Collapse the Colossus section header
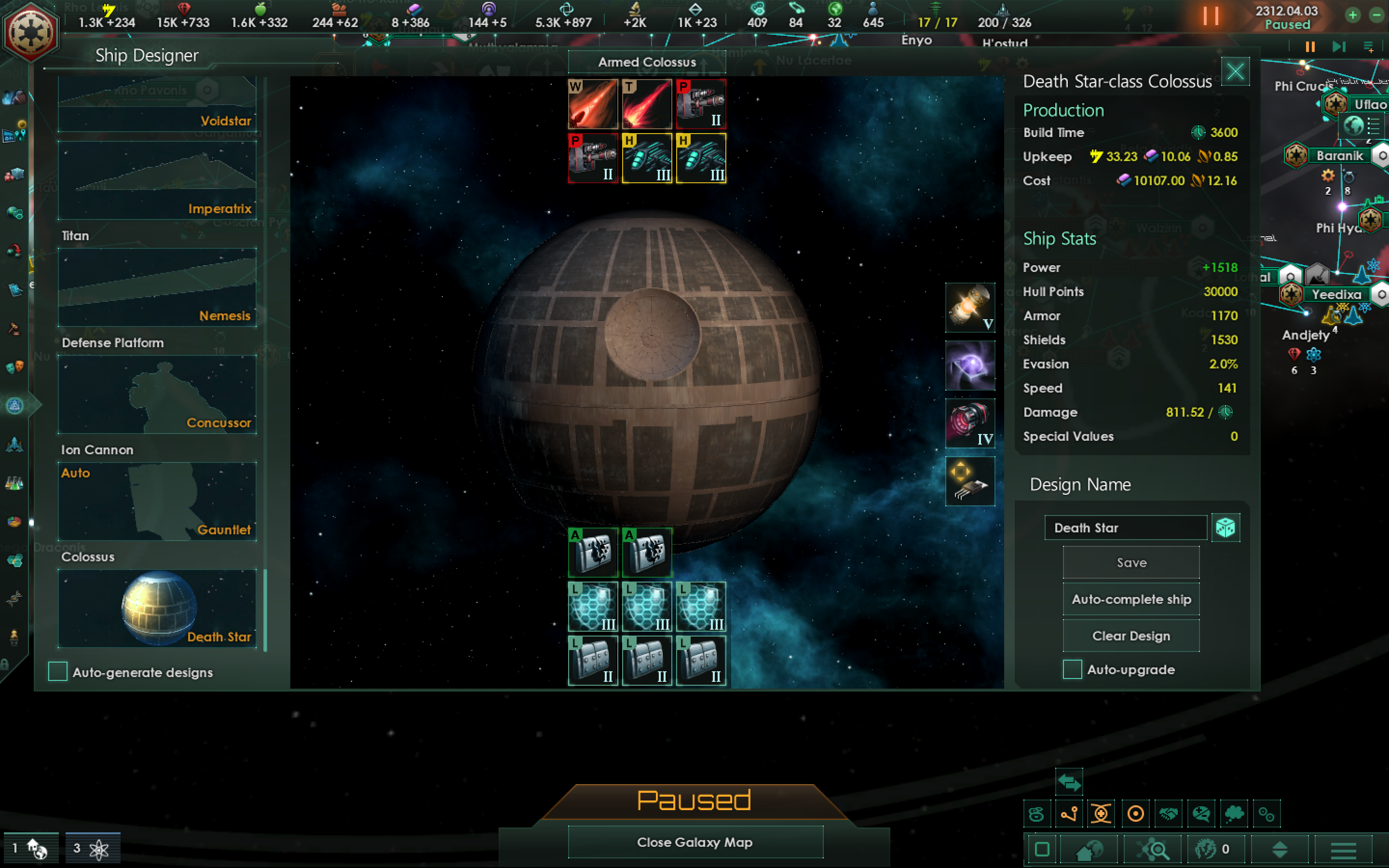 coord(88,556)
